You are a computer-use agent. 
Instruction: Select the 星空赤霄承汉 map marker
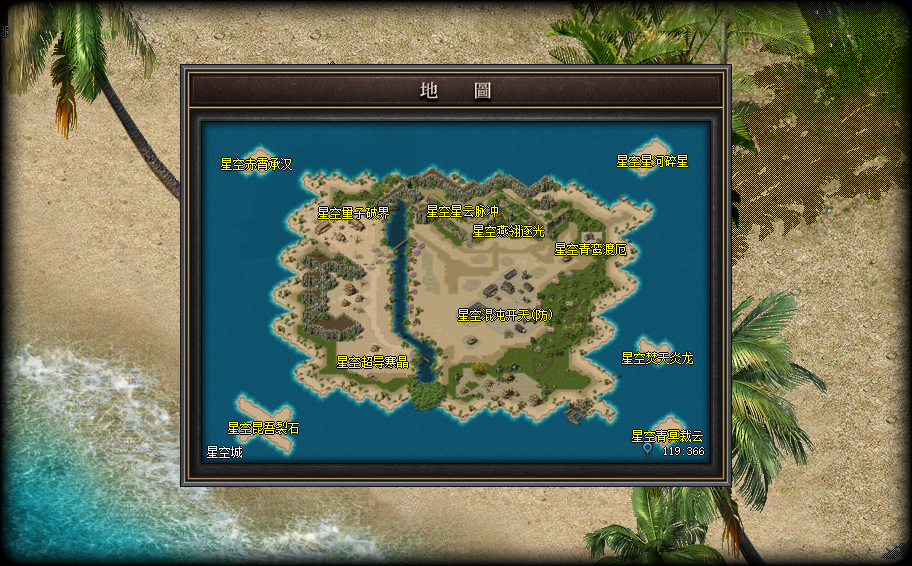(x=256, y=164)
